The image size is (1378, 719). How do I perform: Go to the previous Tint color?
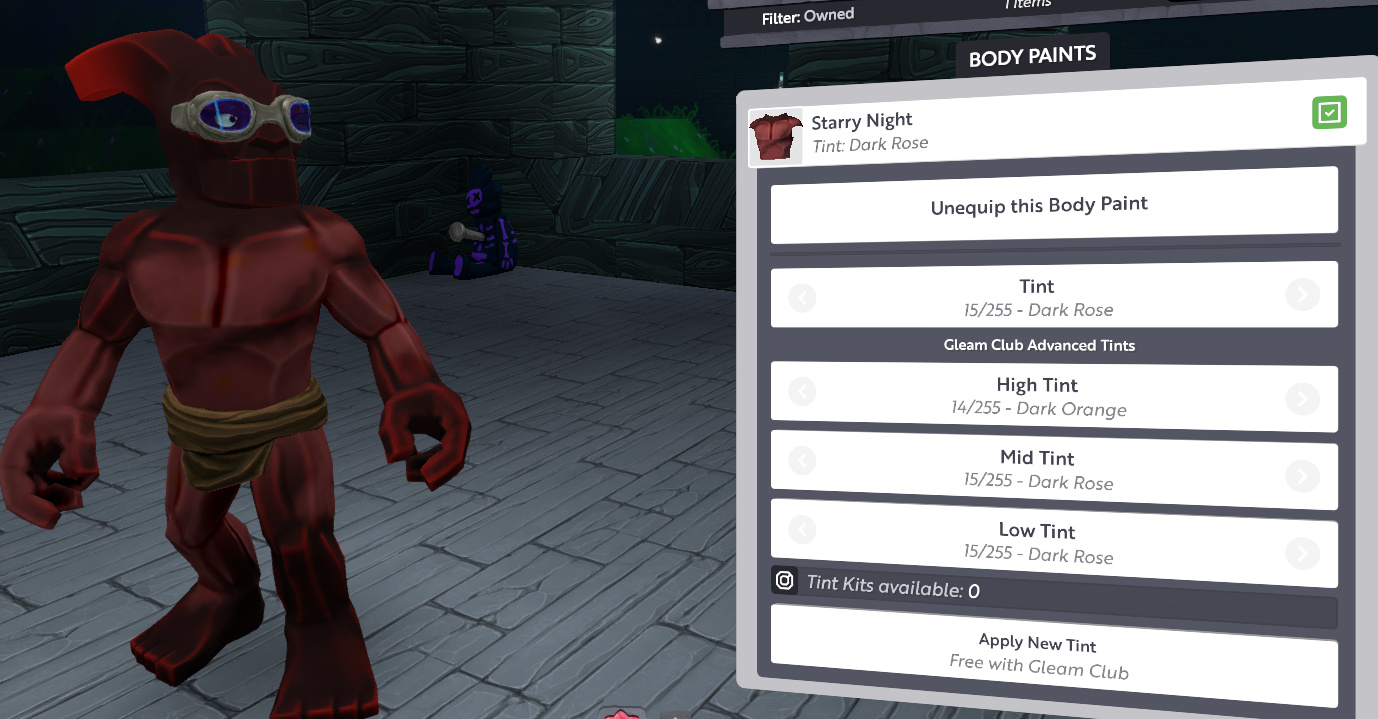tap(802, 297)
